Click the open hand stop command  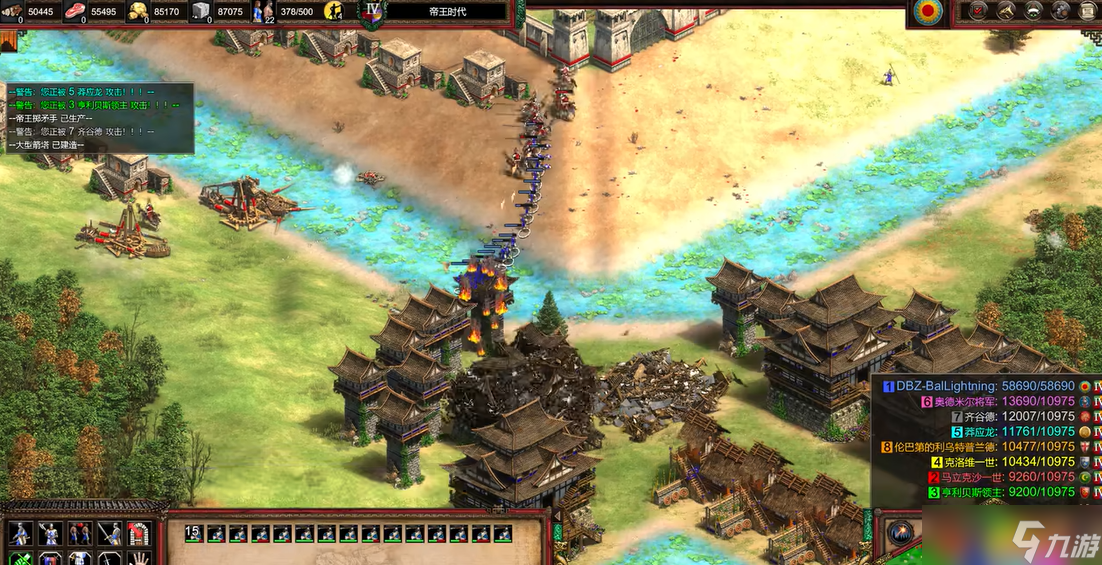click(x=138, y=558)
